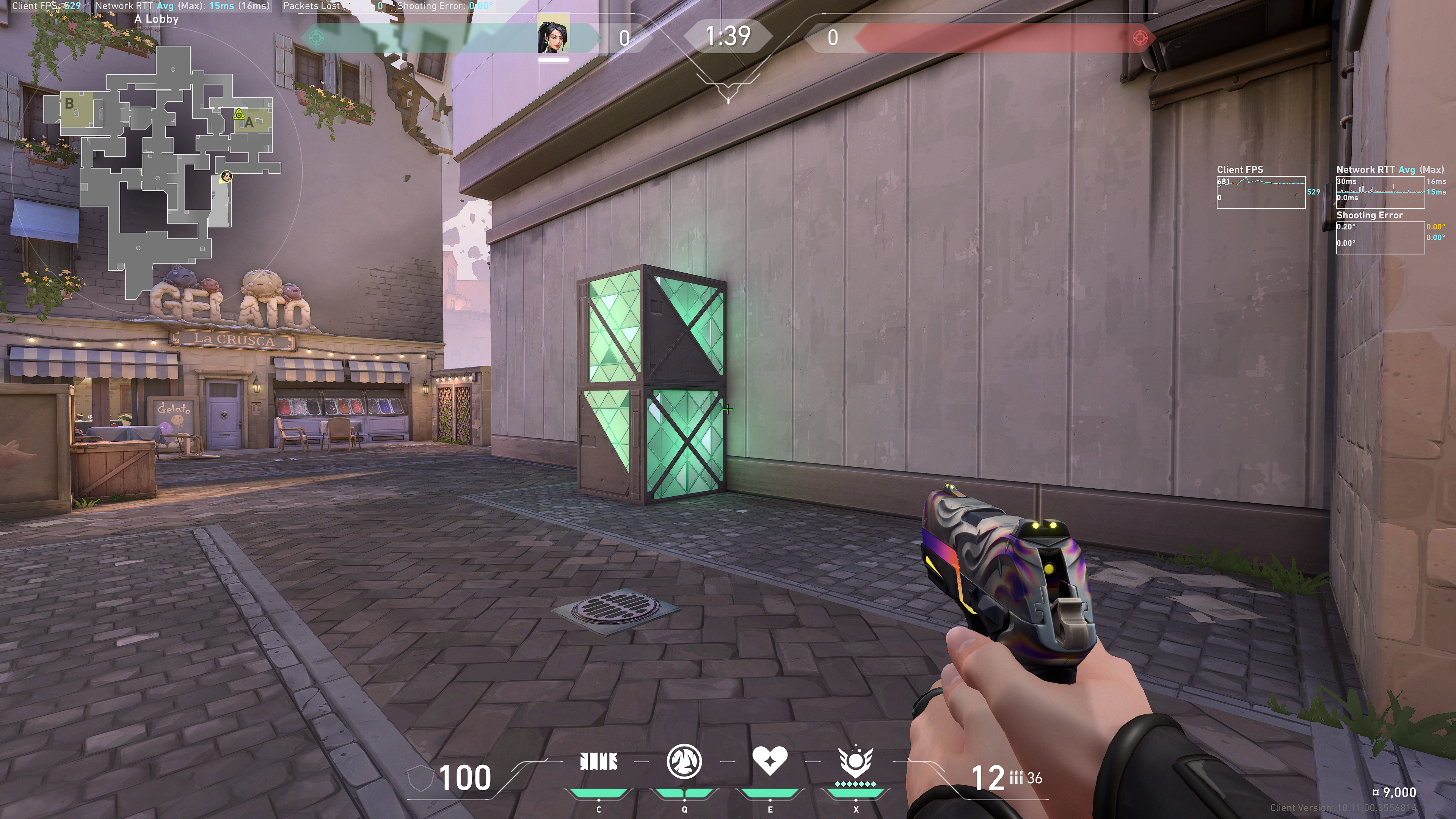Click the Sage player marker on minimap
1456x819 pixels.
point(226,176)
